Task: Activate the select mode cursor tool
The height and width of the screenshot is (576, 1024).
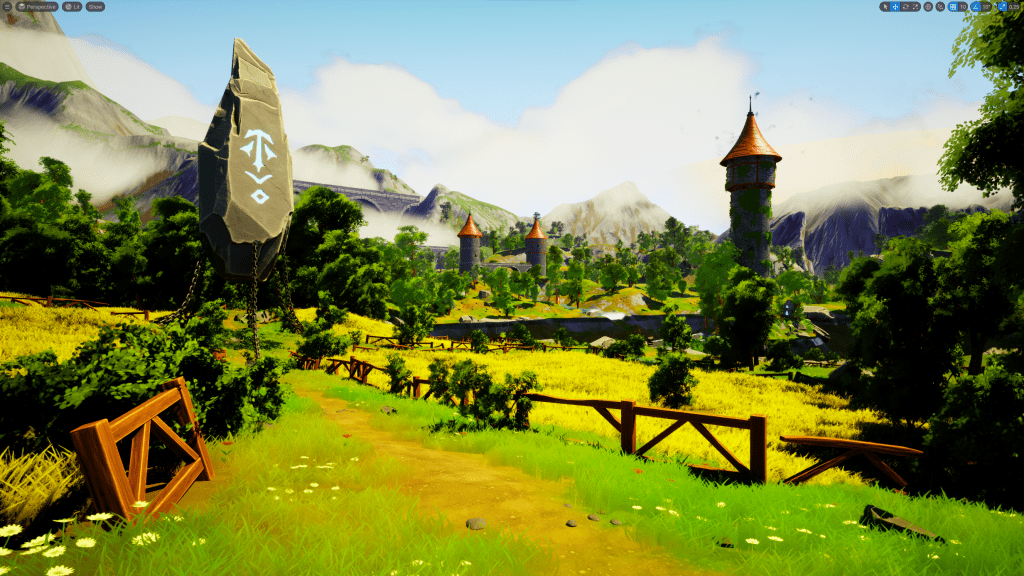Action: (x=884, y=6)
